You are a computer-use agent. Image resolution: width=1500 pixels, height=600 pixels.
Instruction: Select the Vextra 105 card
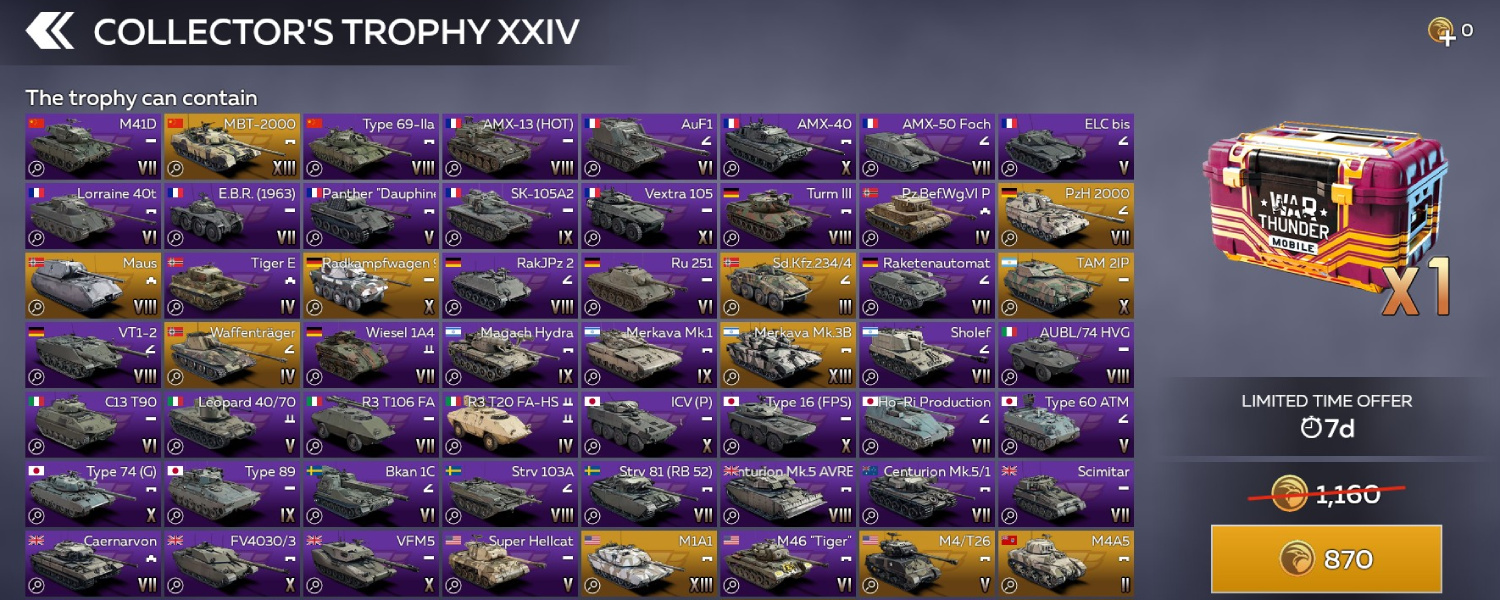[649, 216]
